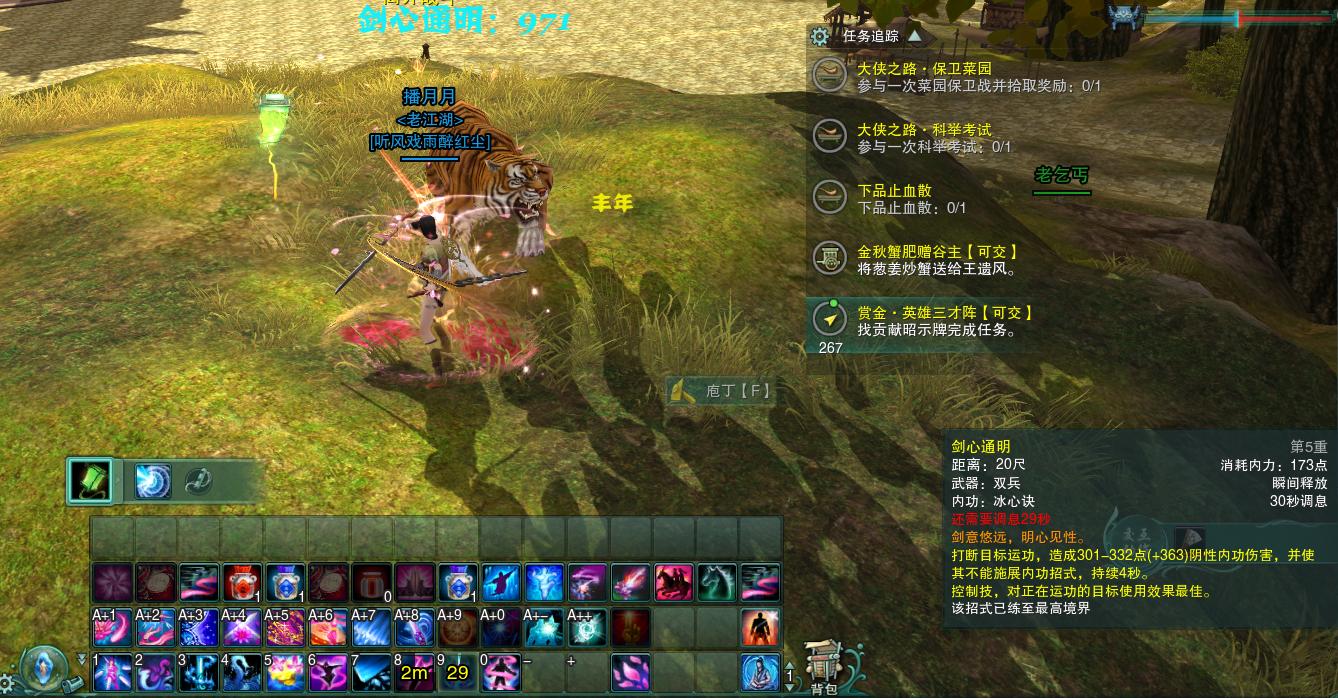
Task: Use the skill on cooldown showing 29
Action: pos(457,672)
